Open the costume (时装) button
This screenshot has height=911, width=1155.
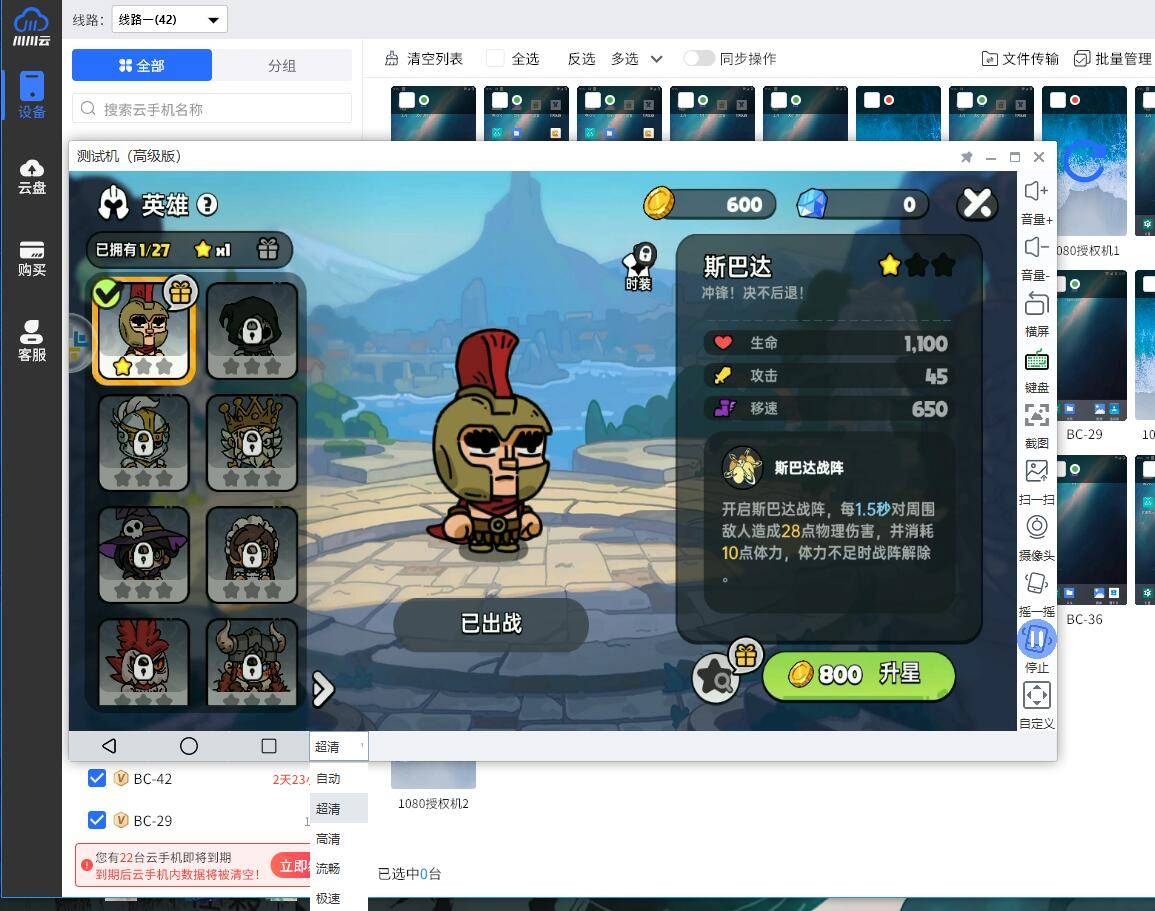[x=639, y=266]
